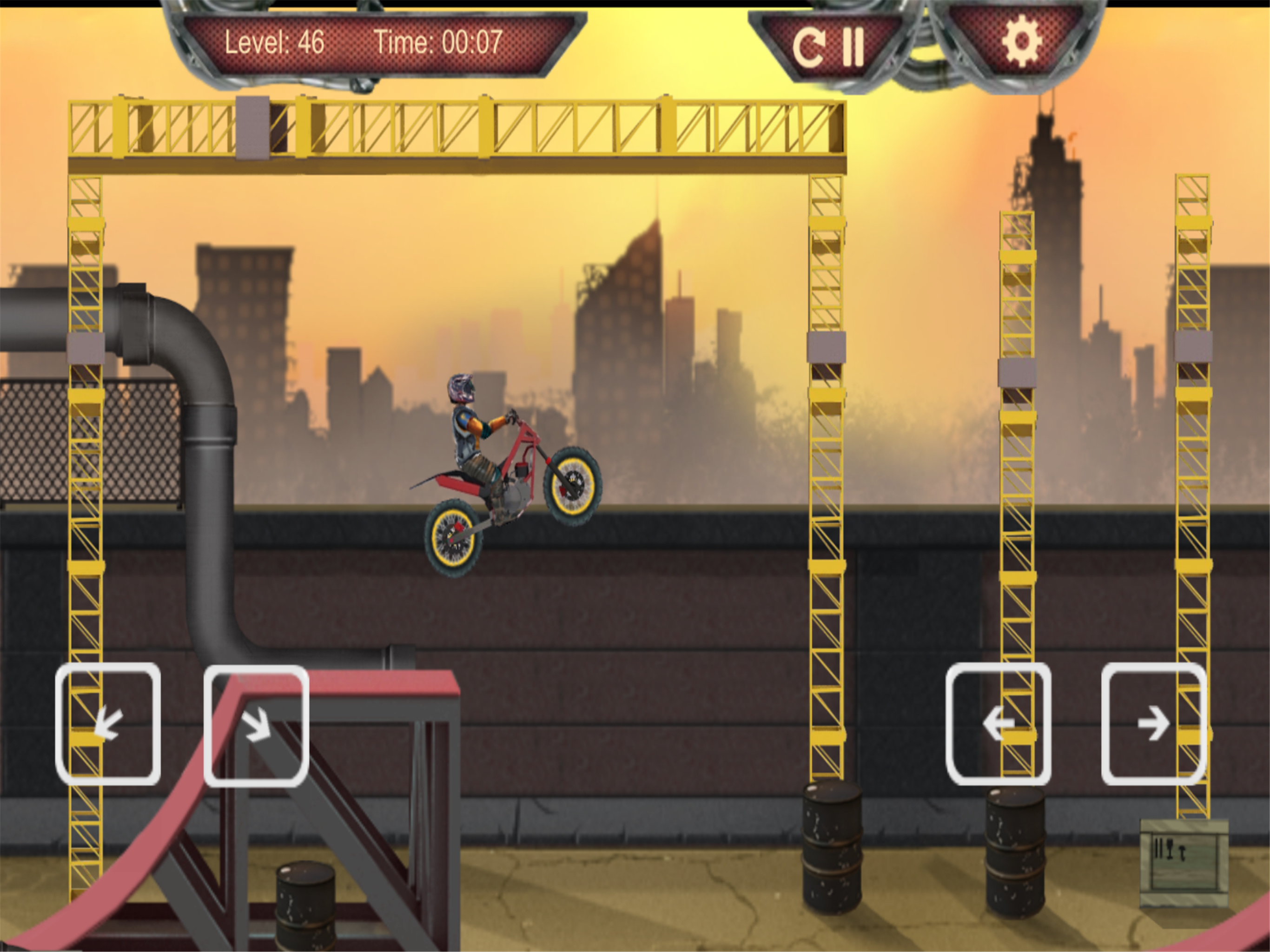Pause the game
Image resolution: width=1270 pixels, height=952 pixels.
(853, 46)
